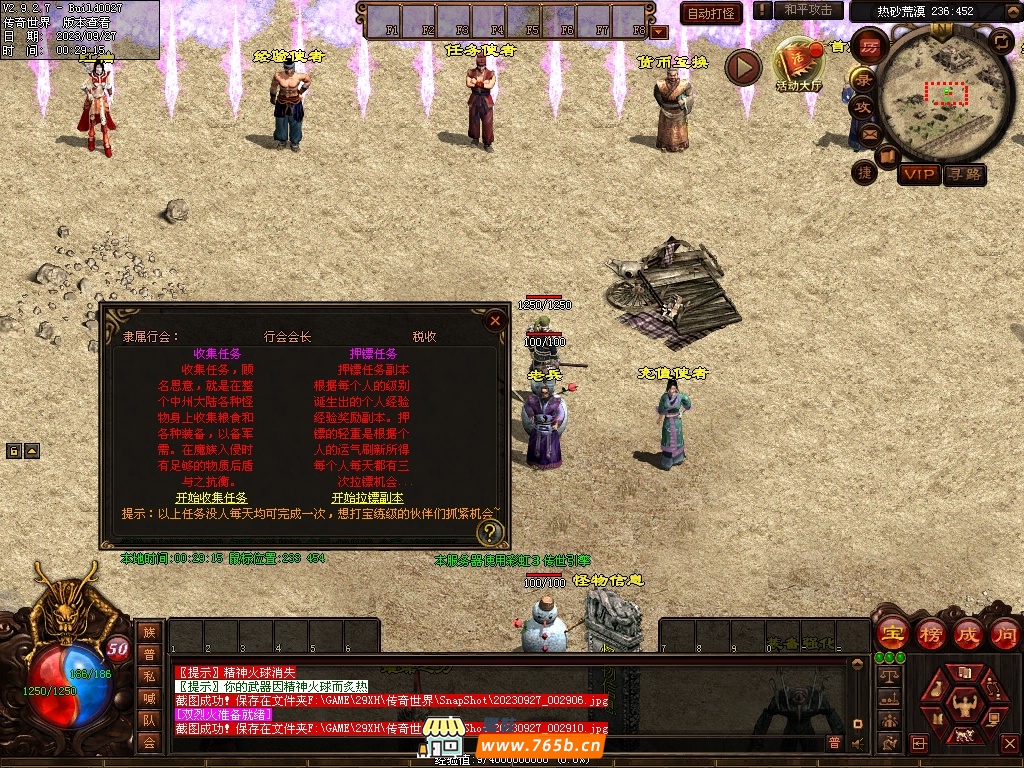Open the dialog's question mark help
The image size is (1024, 768).
(x=490, y=531)
